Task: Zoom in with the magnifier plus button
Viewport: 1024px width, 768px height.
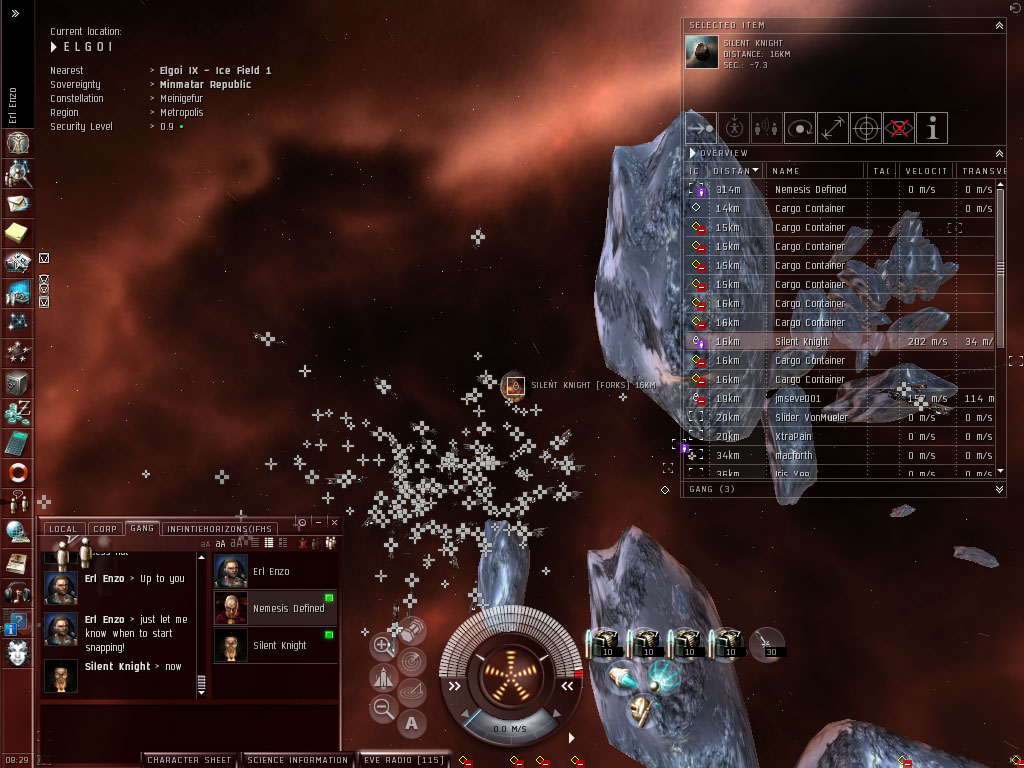Action: pos(382,646)
